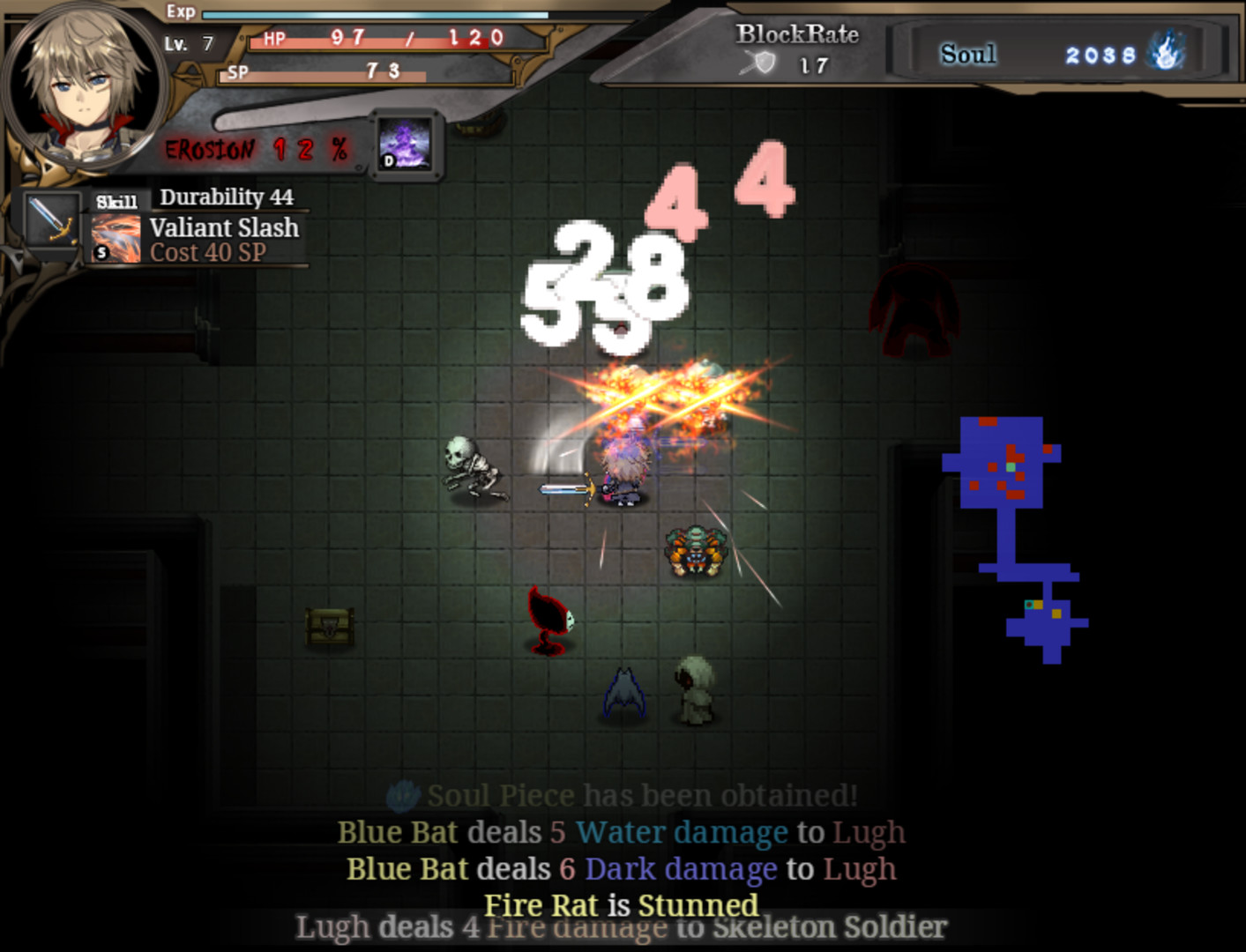Click the blue Soul flame icon
The height and width of the screenshot is (952, 1246).
[x=1167, y=51]
